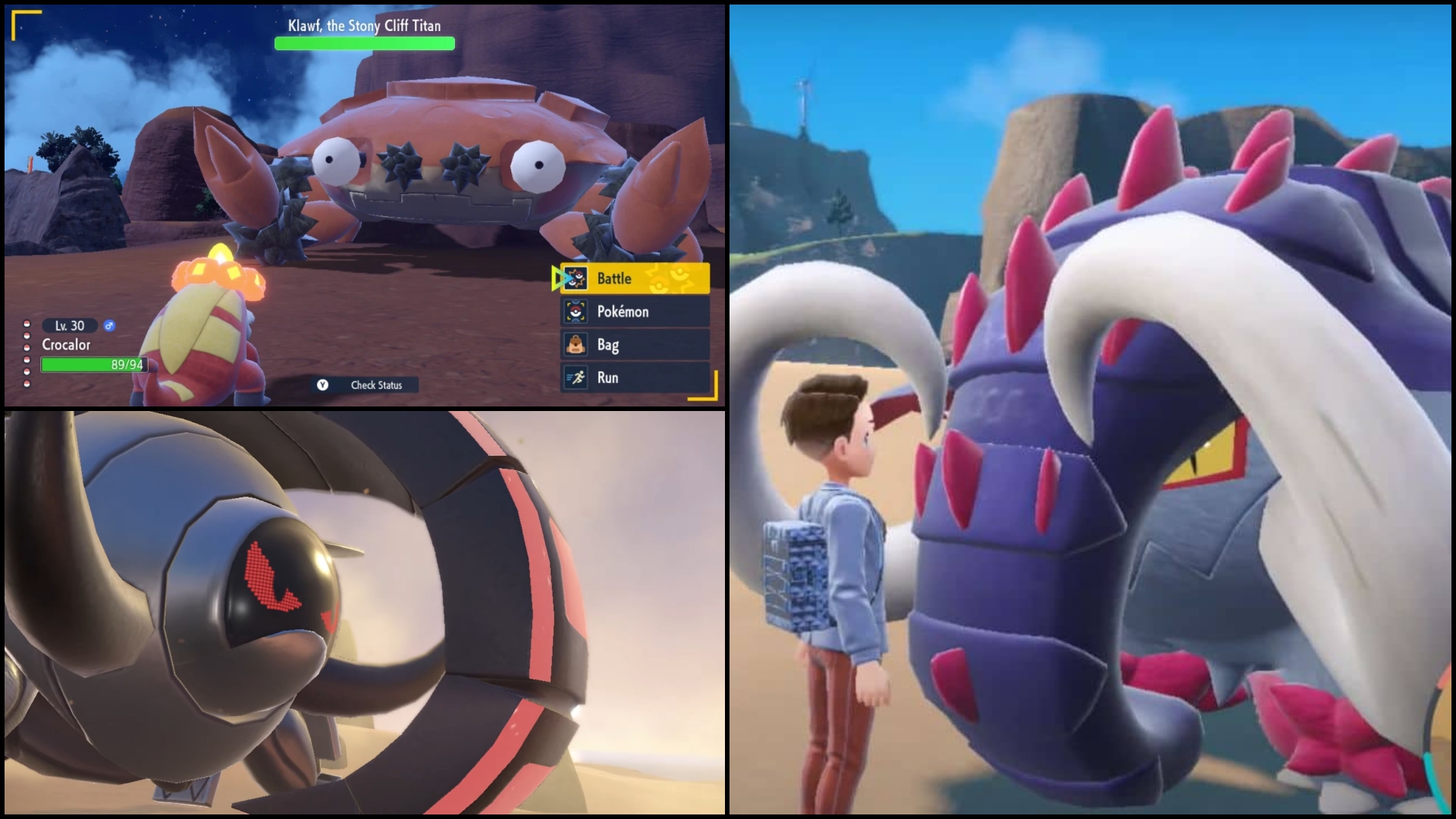Screen dimensions: 1456x819
Task: Select the Battle command
Action: pyautogui.click(x=635, y=278)
